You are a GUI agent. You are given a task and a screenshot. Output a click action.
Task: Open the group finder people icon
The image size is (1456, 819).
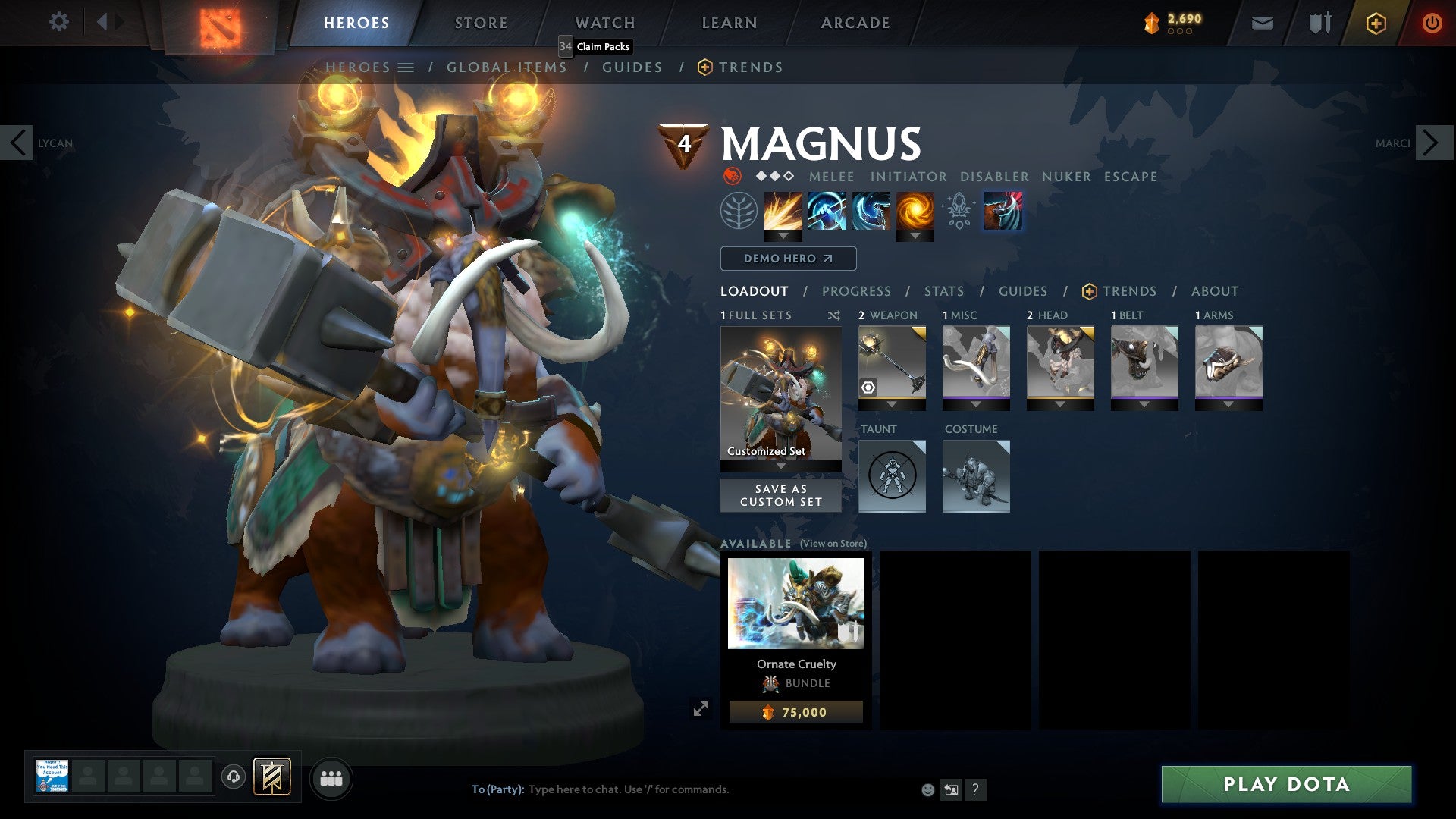click(x=330, y=778)
